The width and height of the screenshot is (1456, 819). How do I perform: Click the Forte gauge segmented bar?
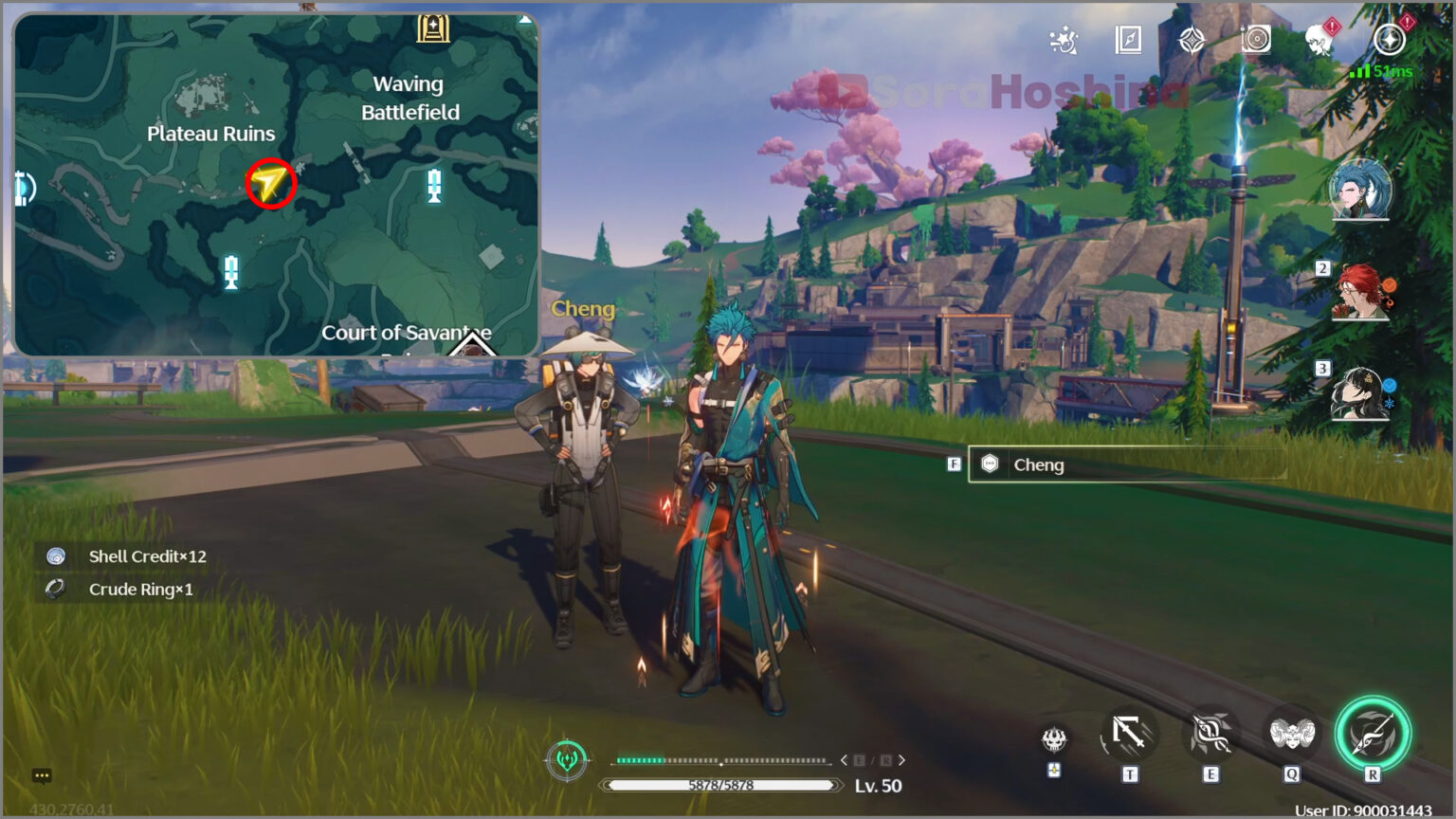[x=721, y=759]
